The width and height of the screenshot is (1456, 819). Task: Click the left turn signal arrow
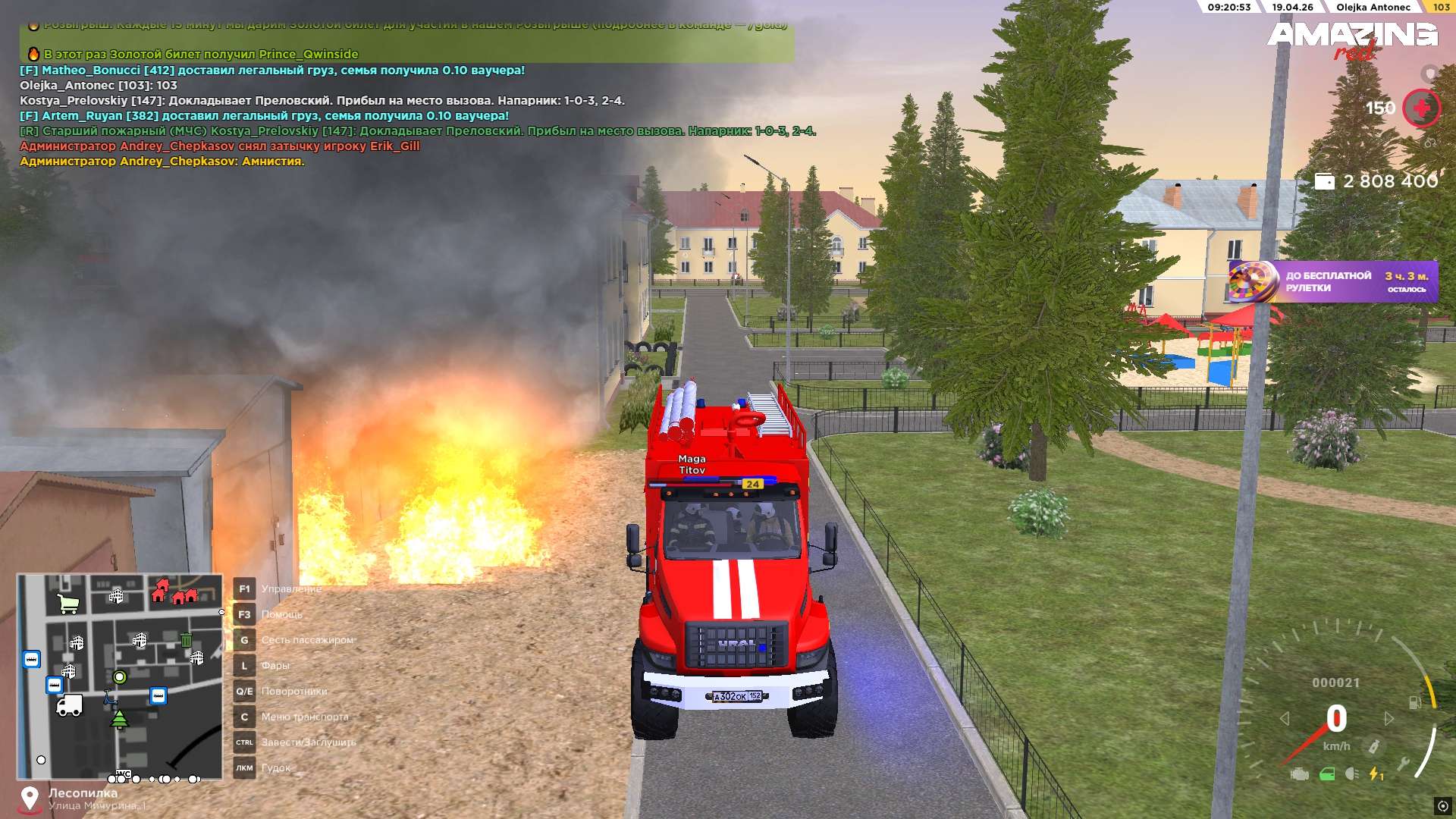(x=1285, y=718)
